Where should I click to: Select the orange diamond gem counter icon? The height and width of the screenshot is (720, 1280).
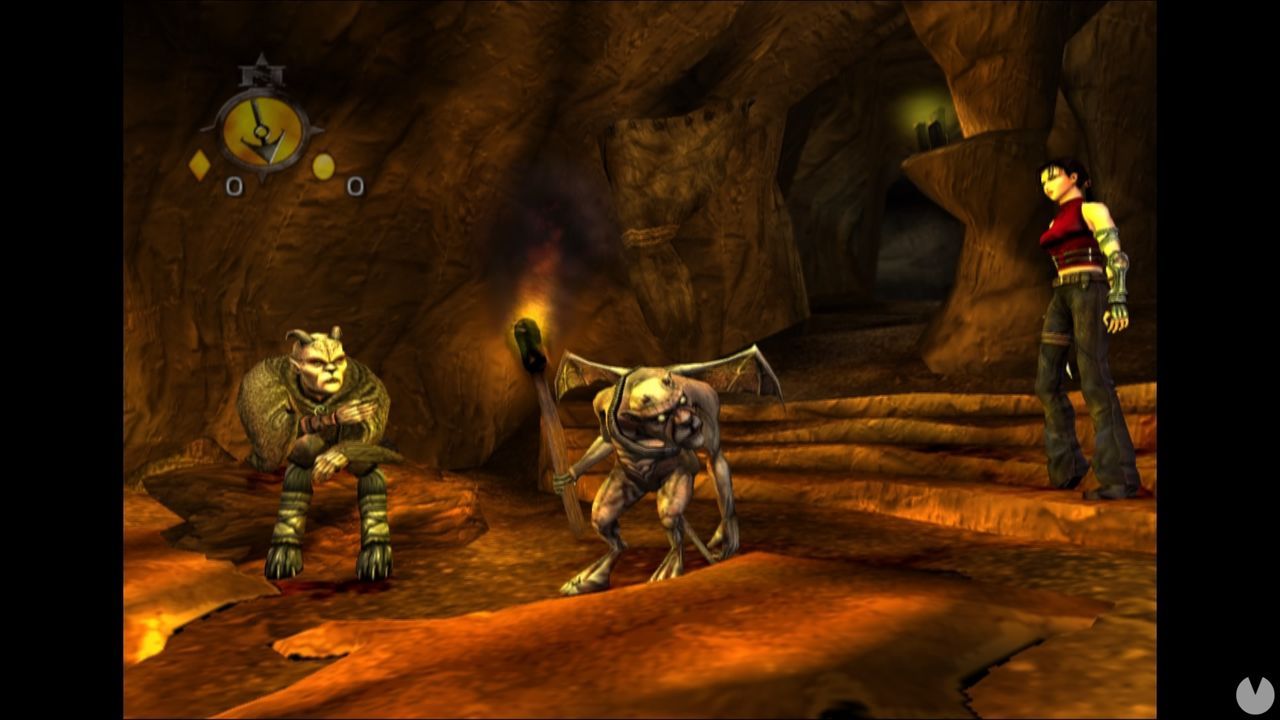pos(199,163)
